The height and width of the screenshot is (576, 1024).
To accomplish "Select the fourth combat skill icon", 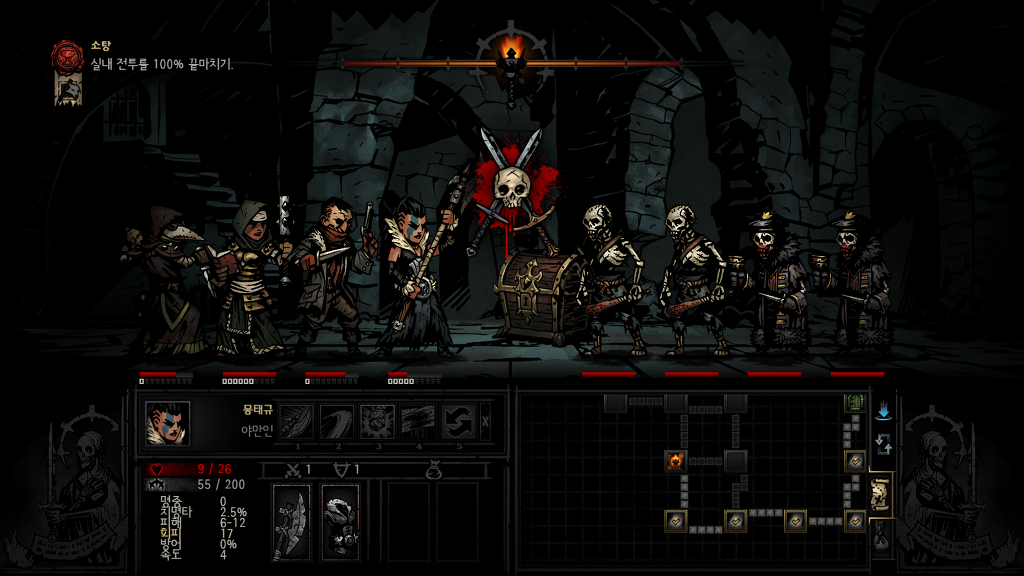I will [419, 422].
